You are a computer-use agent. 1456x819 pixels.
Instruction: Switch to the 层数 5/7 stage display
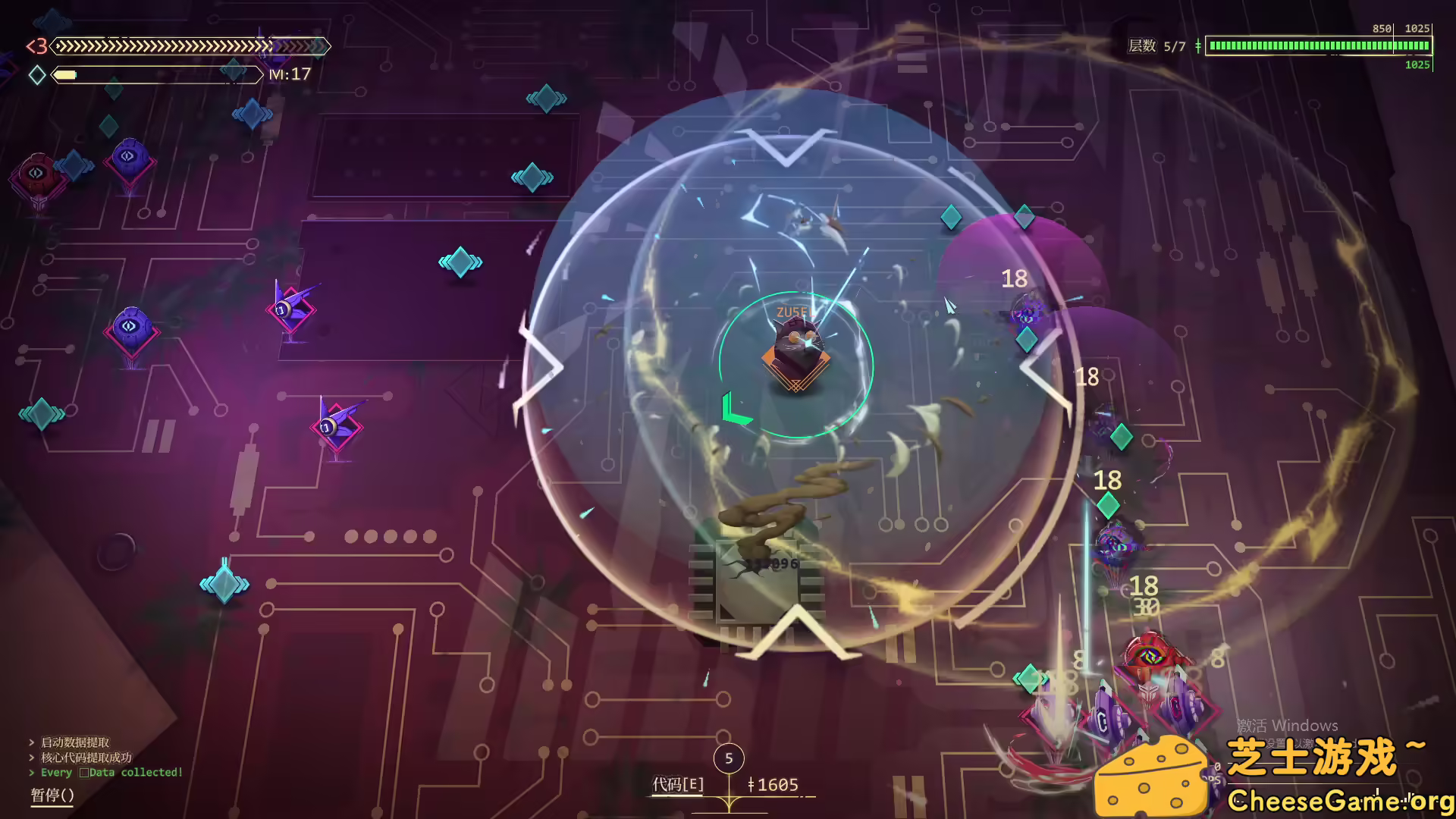(1172, 46)
